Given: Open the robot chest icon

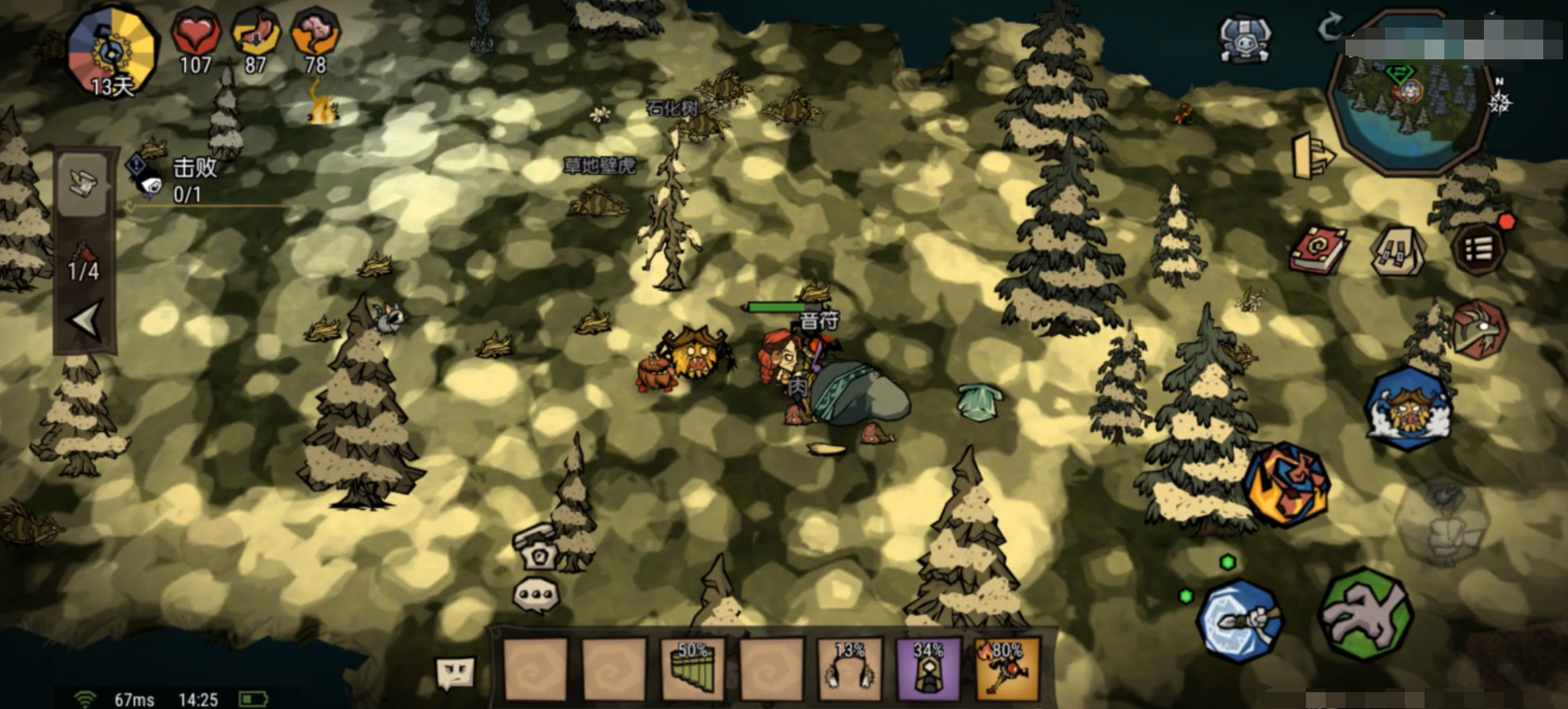Looking at the screenshot, I should click(x=1245, y=40).
